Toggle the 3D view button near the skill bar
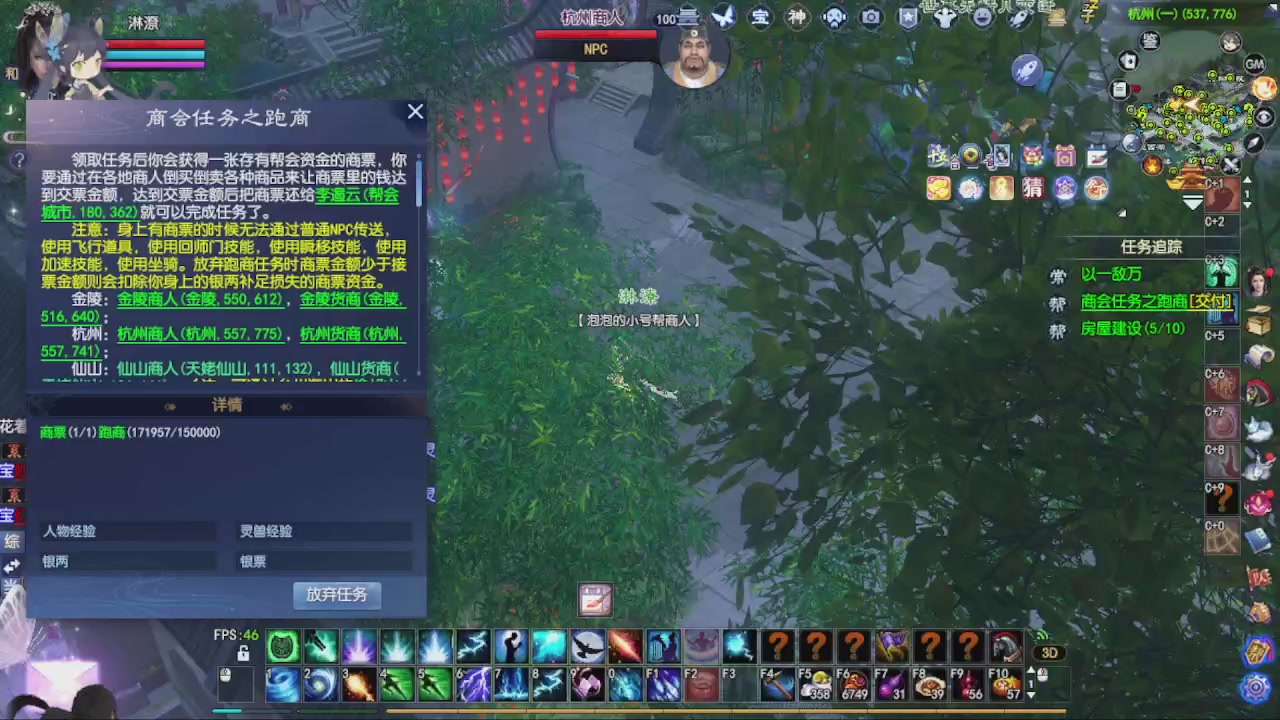The image size is (1280, 720). click(1049, 652)
